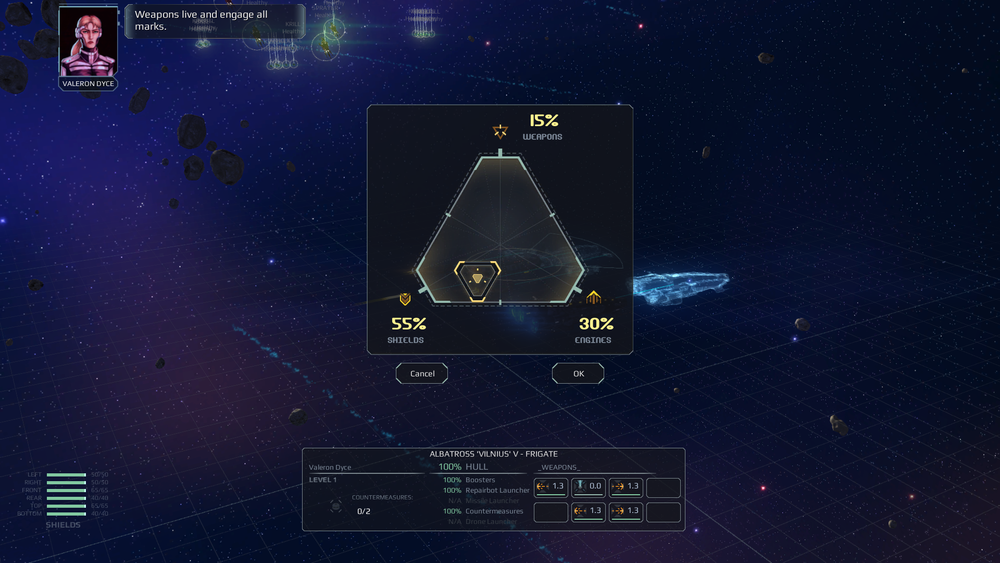The height and width of the screenshot is (563, 1000).
Task: Select the Weapons power icon
Action: 500,131
